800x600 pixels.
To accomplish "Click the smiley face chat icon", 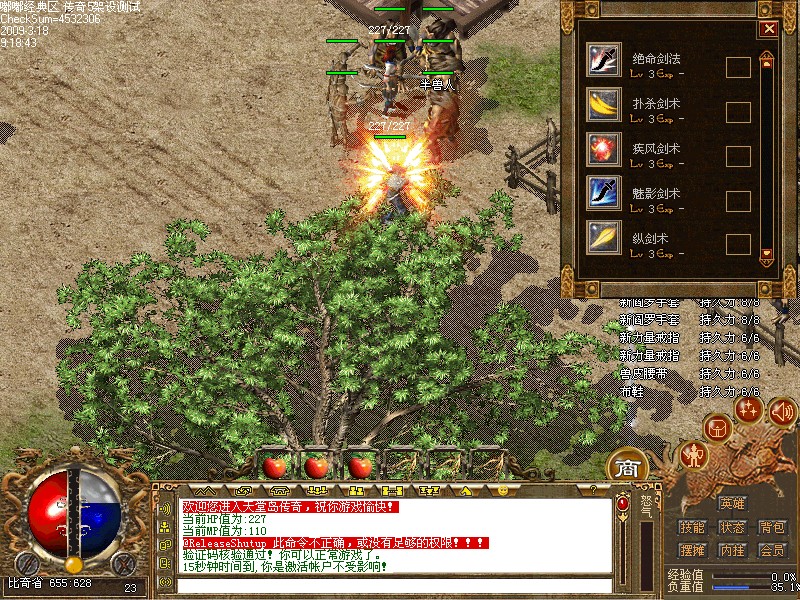I will pos(502,491).
